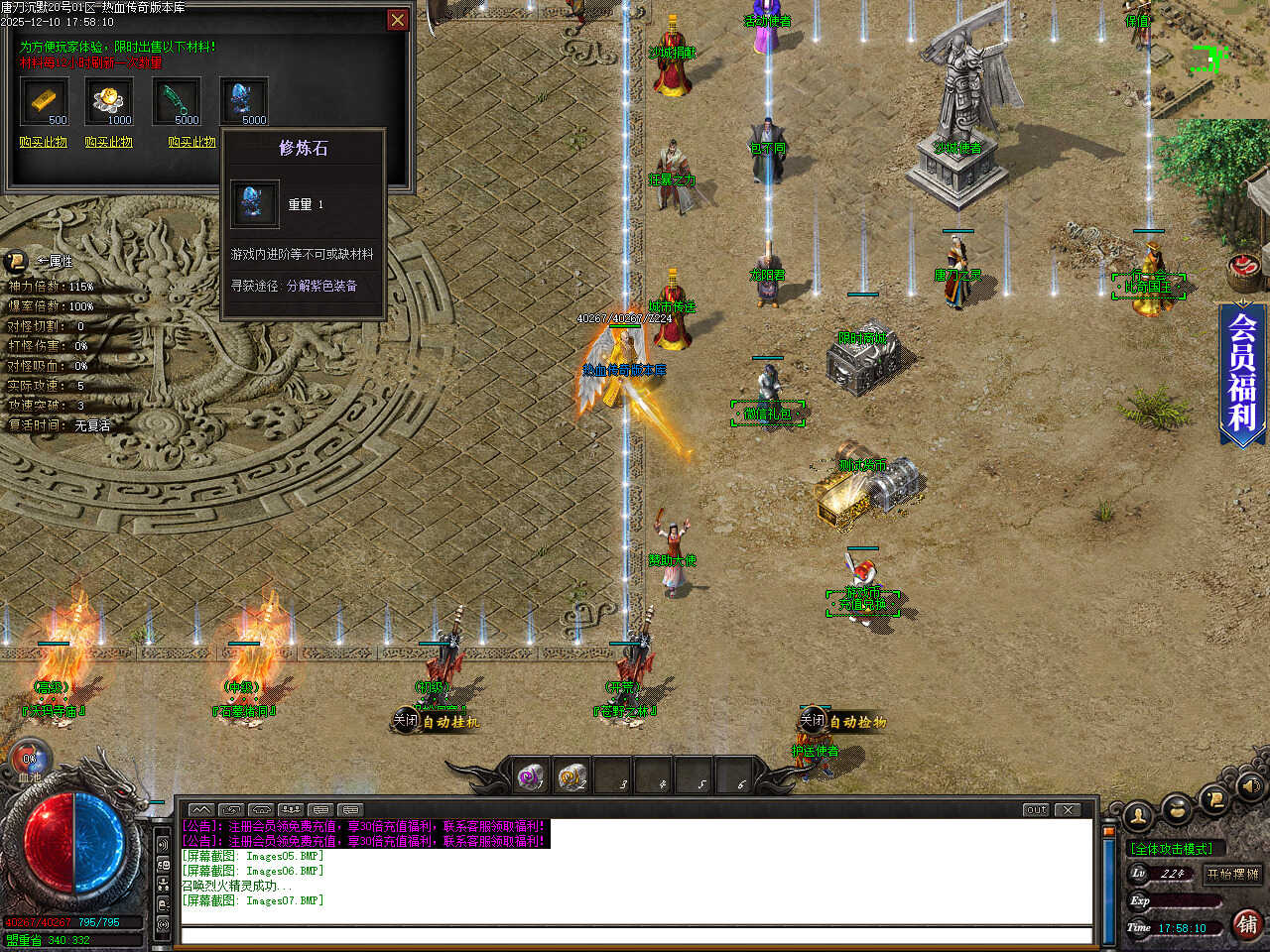The height and width of the screenshot is (952, 1270).
Task: Open the 会员福利 member benefits banner
Action: [1242, 372]
